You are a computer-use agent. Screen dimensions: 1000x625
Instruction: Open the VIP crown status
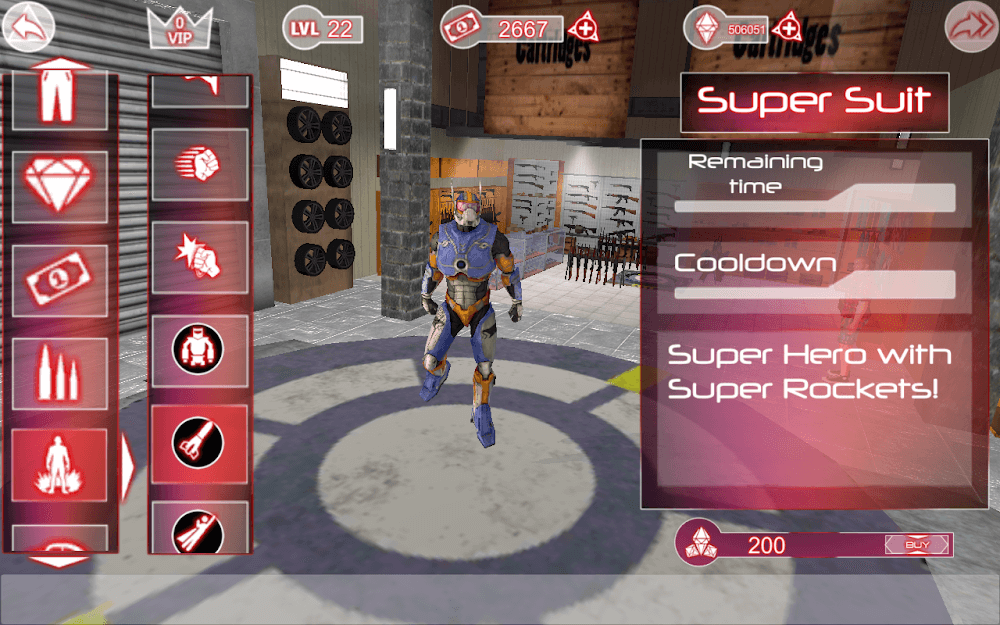[x=180, y=27]
